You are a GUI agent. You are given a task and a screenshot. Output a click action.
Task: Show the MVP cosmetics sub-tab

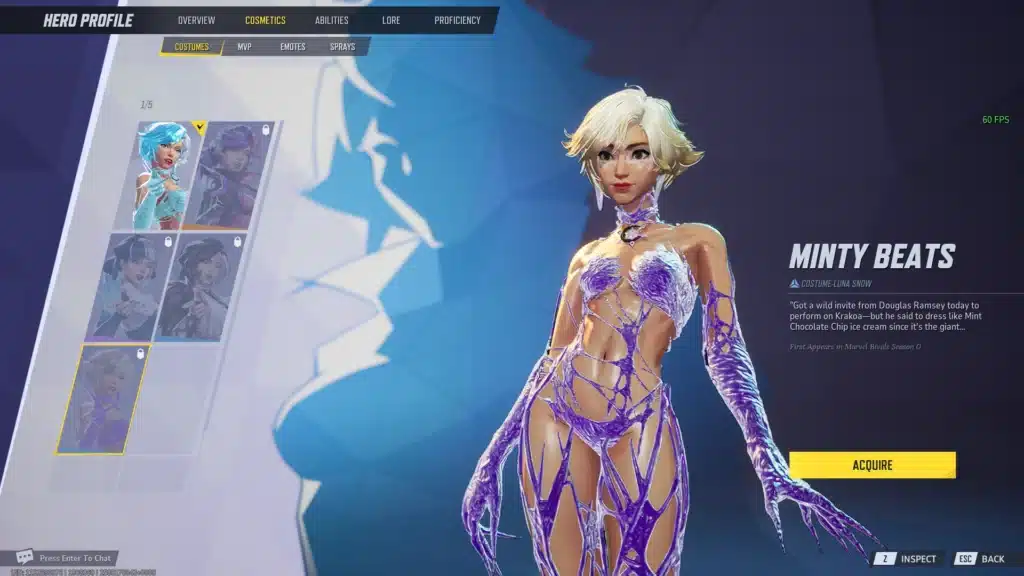click(x=244, y=47)
